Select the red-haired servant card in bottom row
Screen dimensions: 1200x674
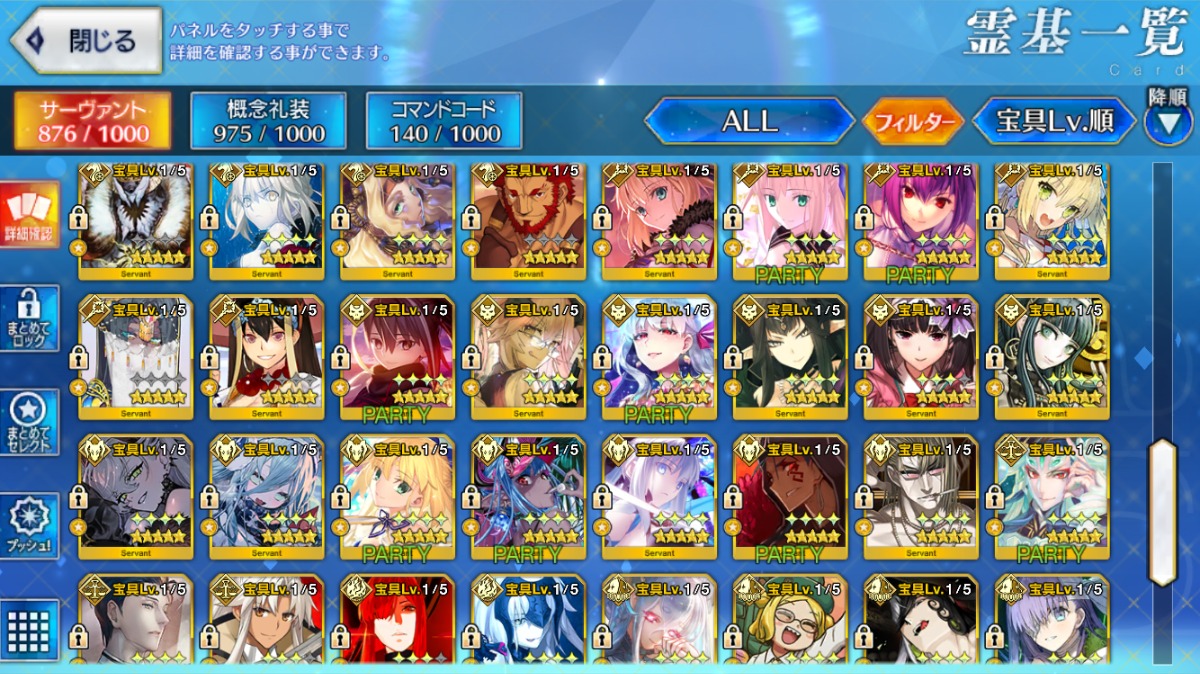[397, 619]
